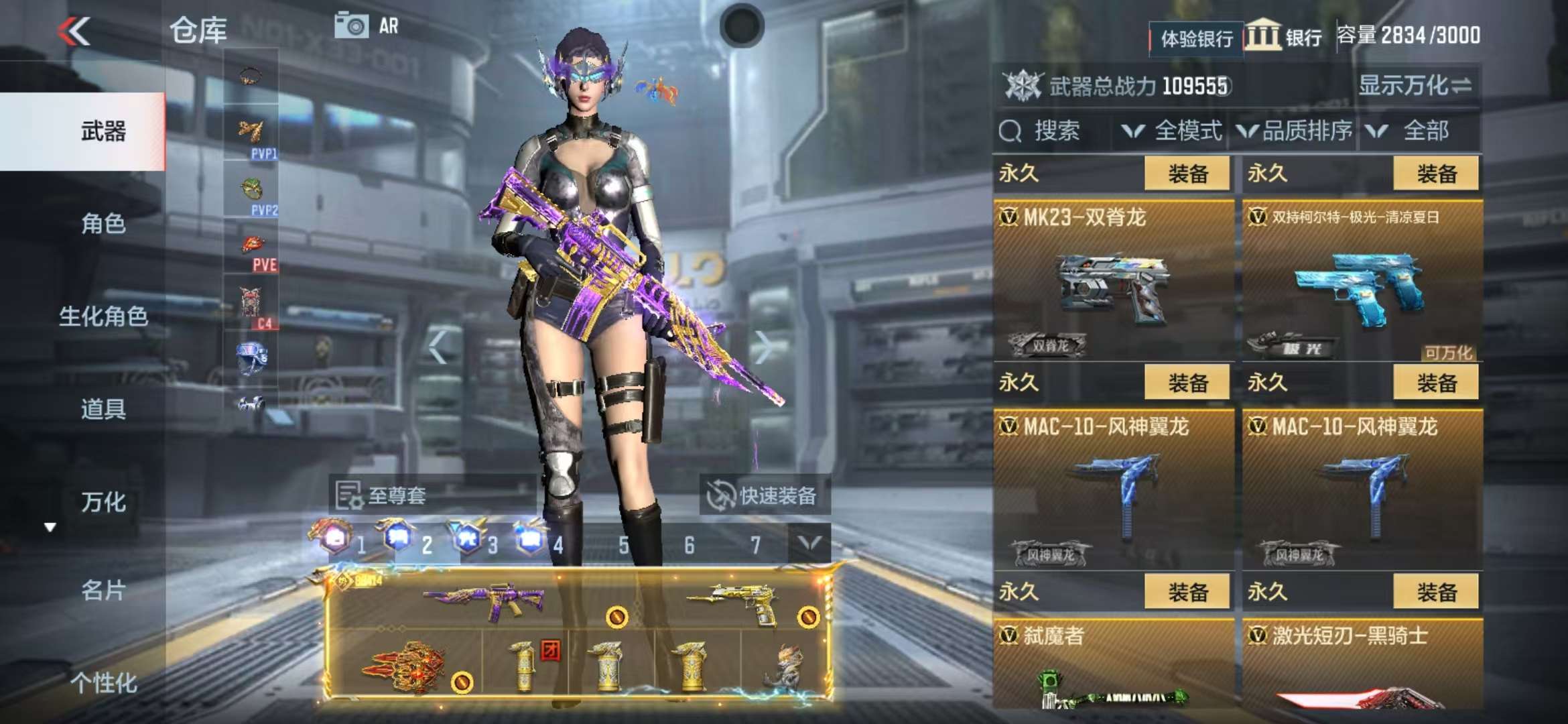Switch to the 角色 character tab
1568x724 pixels.
click(103, 224)
